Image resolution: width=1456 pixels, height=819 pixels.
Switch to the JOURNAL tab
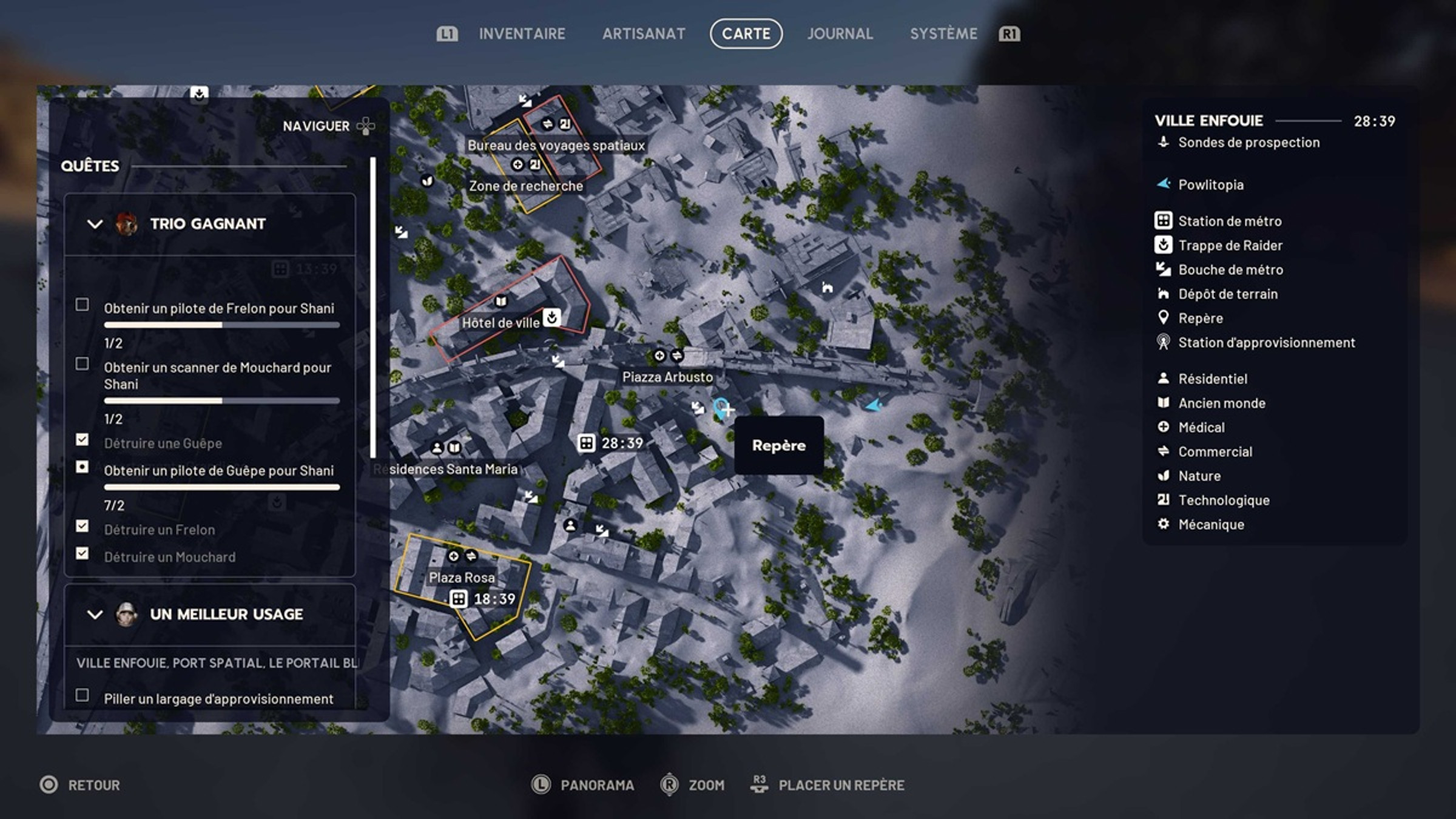(x=840, y=33)
